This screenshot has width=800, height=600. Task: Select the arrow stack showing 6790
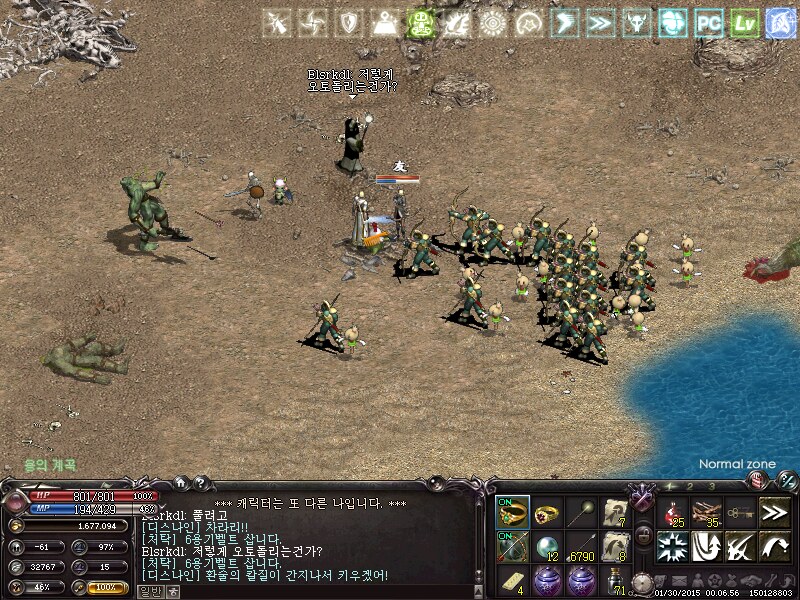tap(582, 547)
